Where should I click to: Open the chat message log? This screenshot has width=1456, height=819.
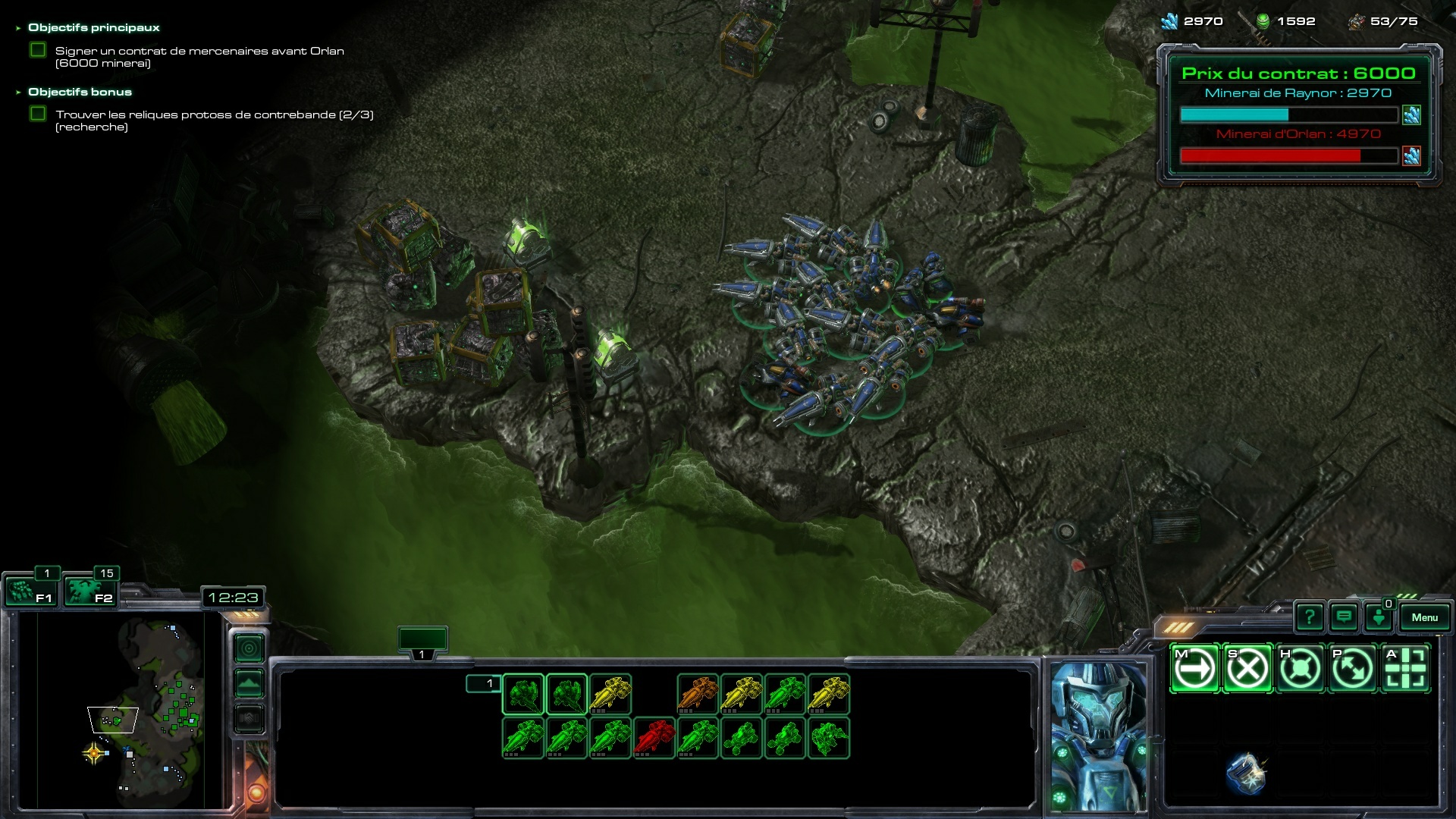(1344, 617)
